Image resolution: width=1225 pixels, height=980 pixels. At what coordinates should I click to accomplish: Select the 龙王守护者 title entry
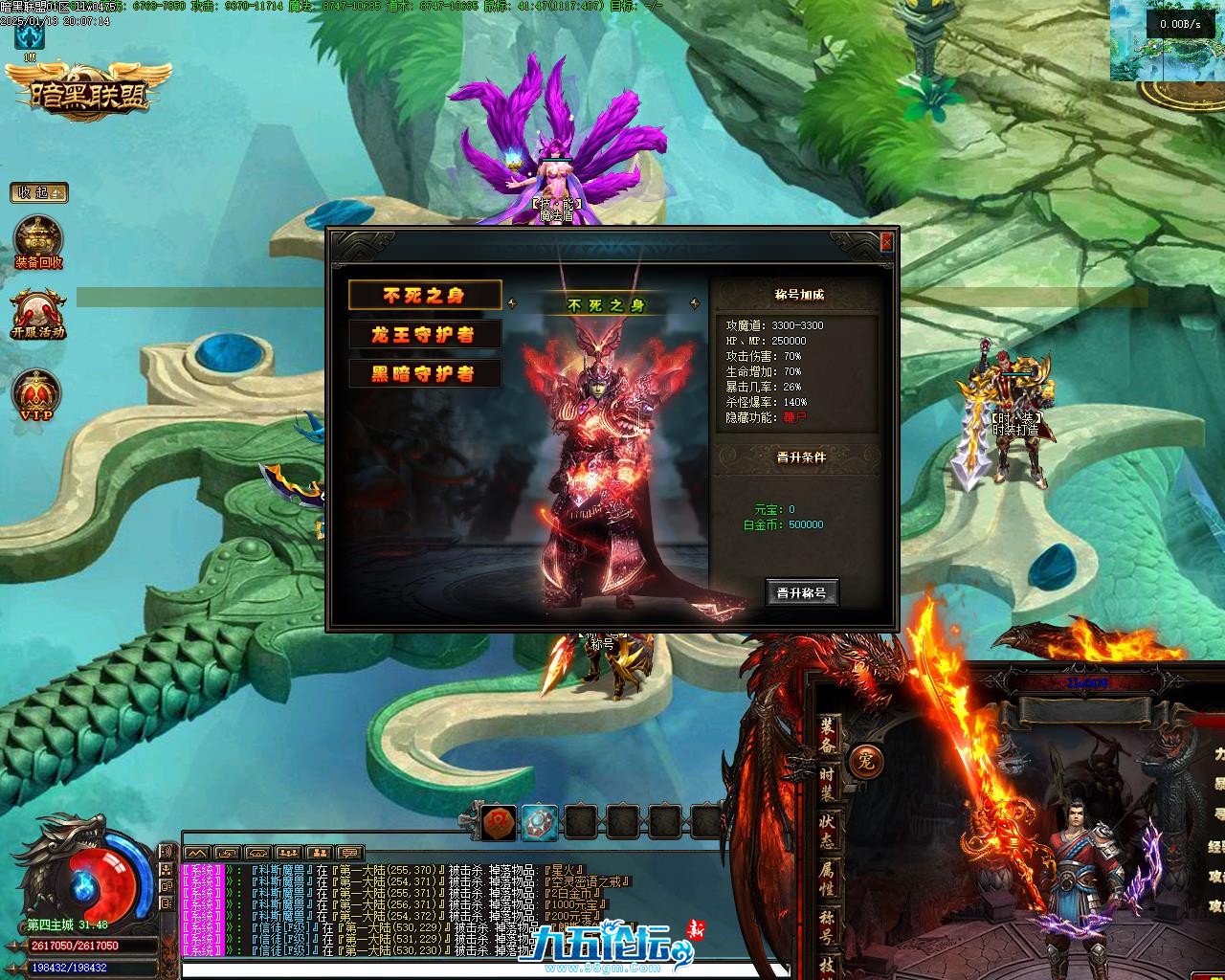pos(424,335)
